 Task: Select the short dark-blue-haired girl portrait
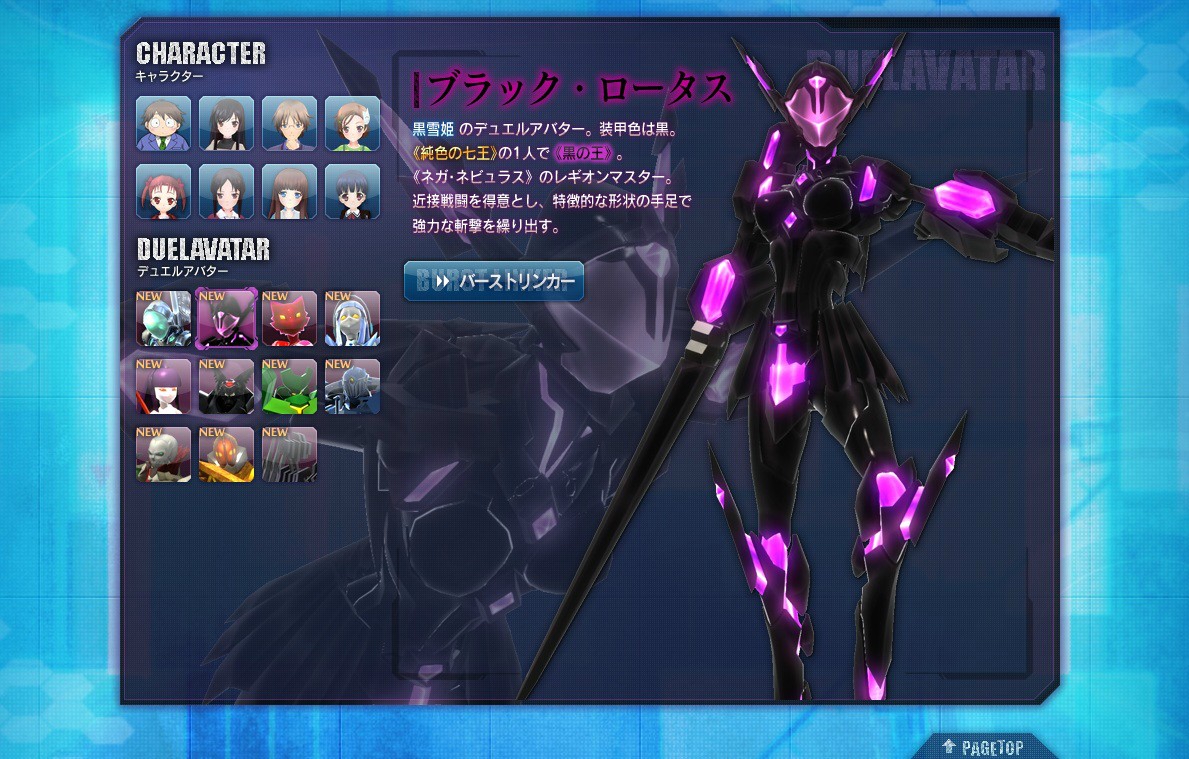(352, 191)
